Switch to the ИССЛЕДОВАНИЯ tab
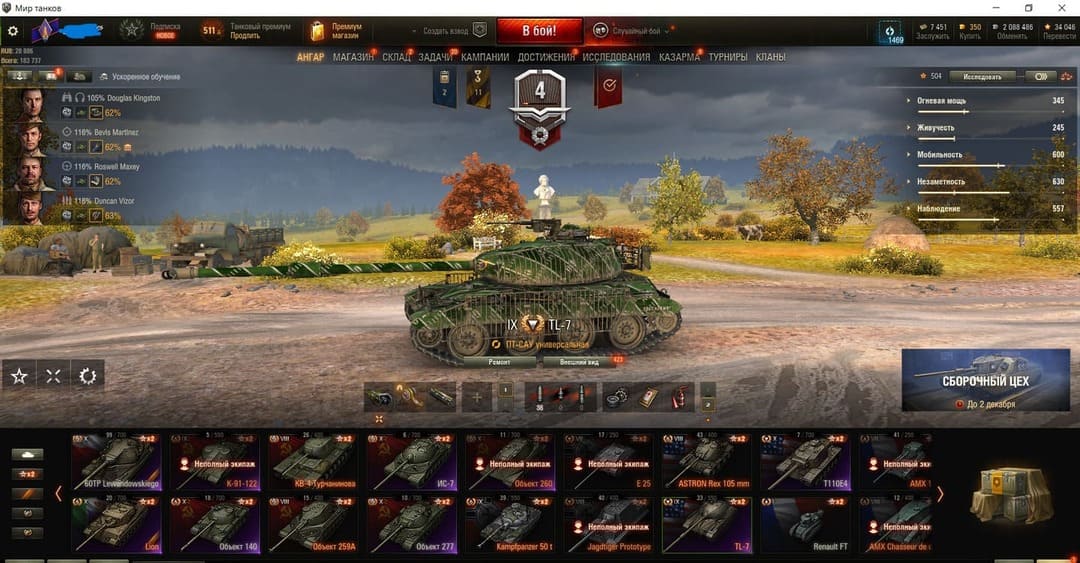 click(616, 57)
